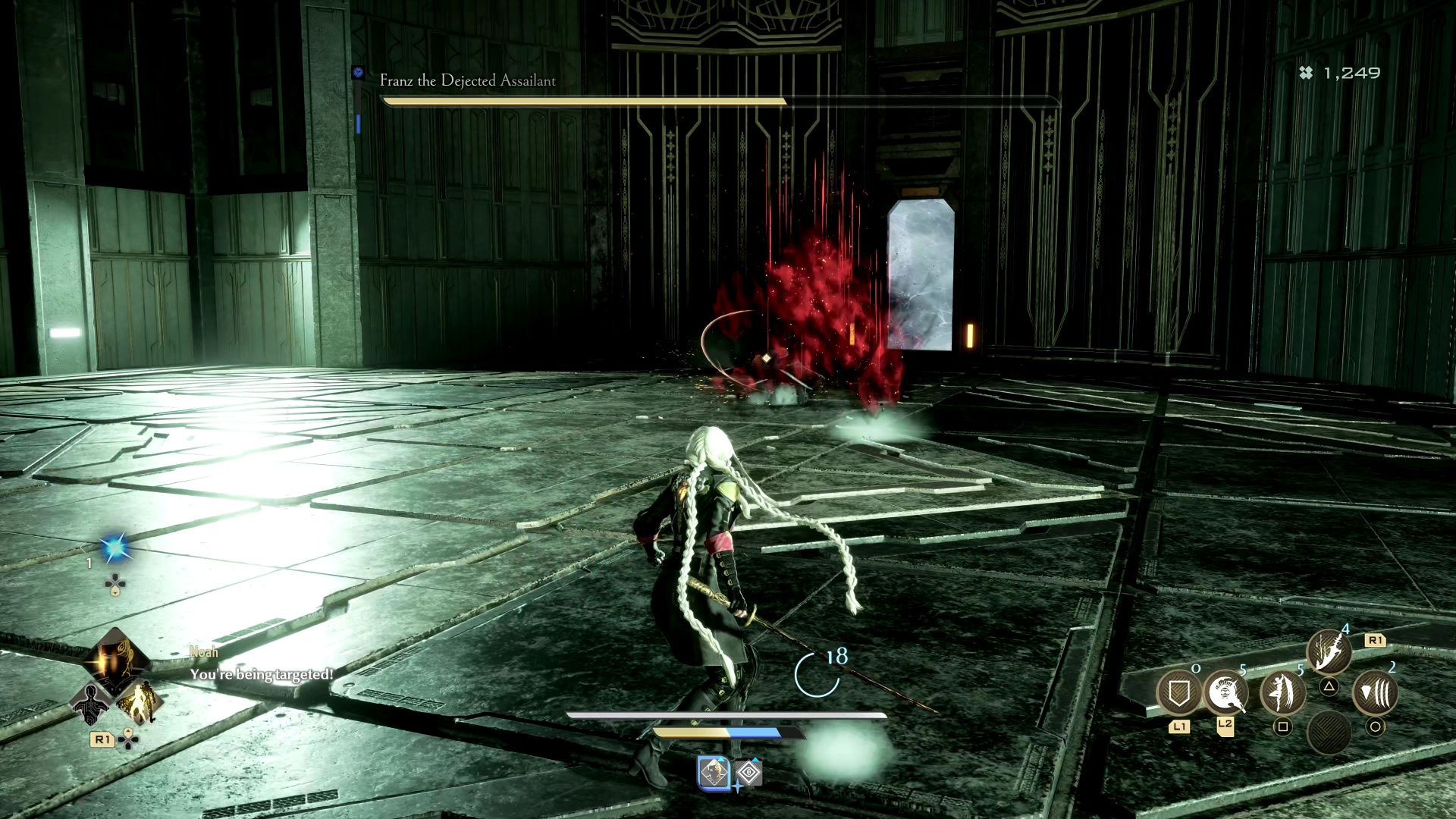
Task: Click Noah's portrait in the party frame
Action: (x=113, y=665)
